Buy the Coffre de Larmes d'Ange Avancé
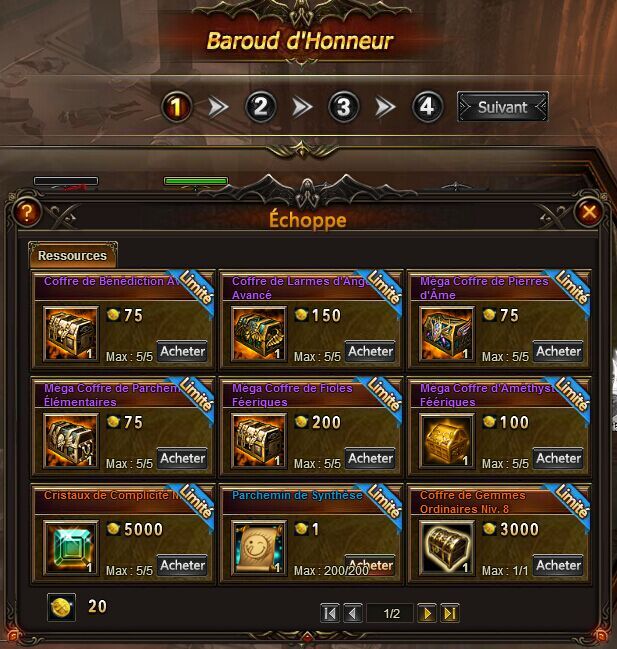The image size is (617, 649). (370, 351)
